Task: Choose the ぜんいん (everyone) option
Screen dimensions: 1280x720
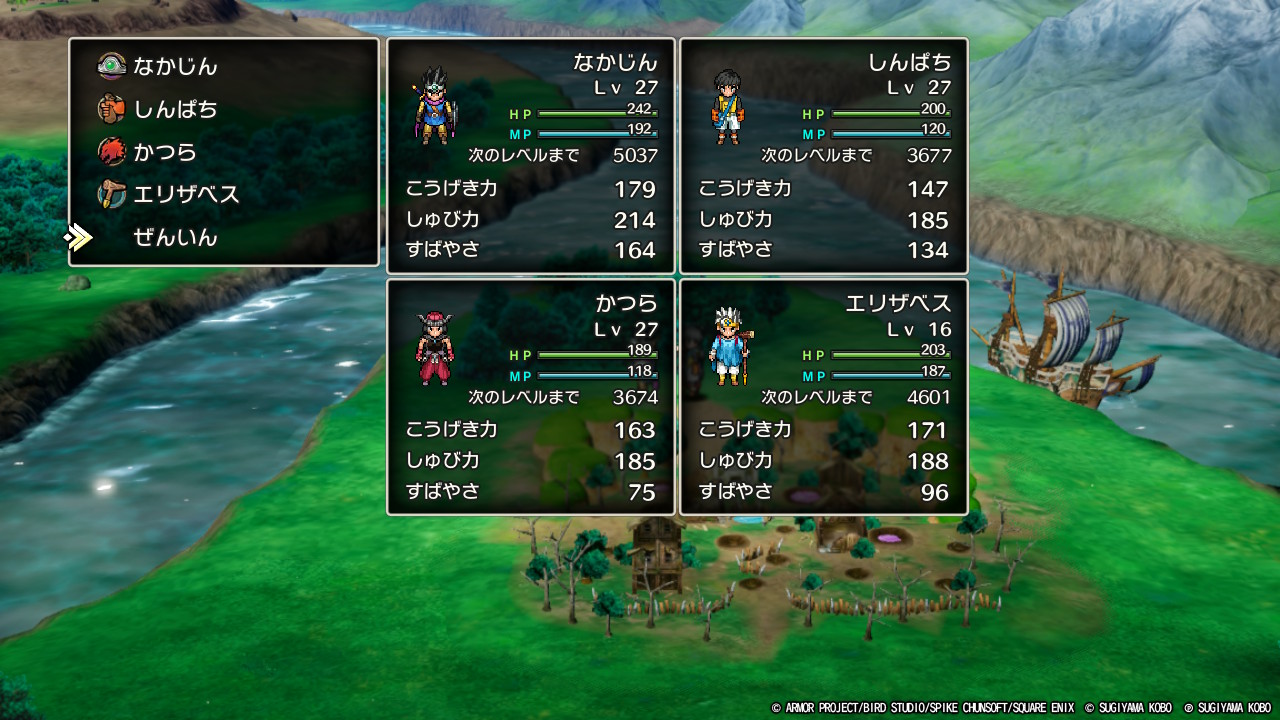Action: 175,238
